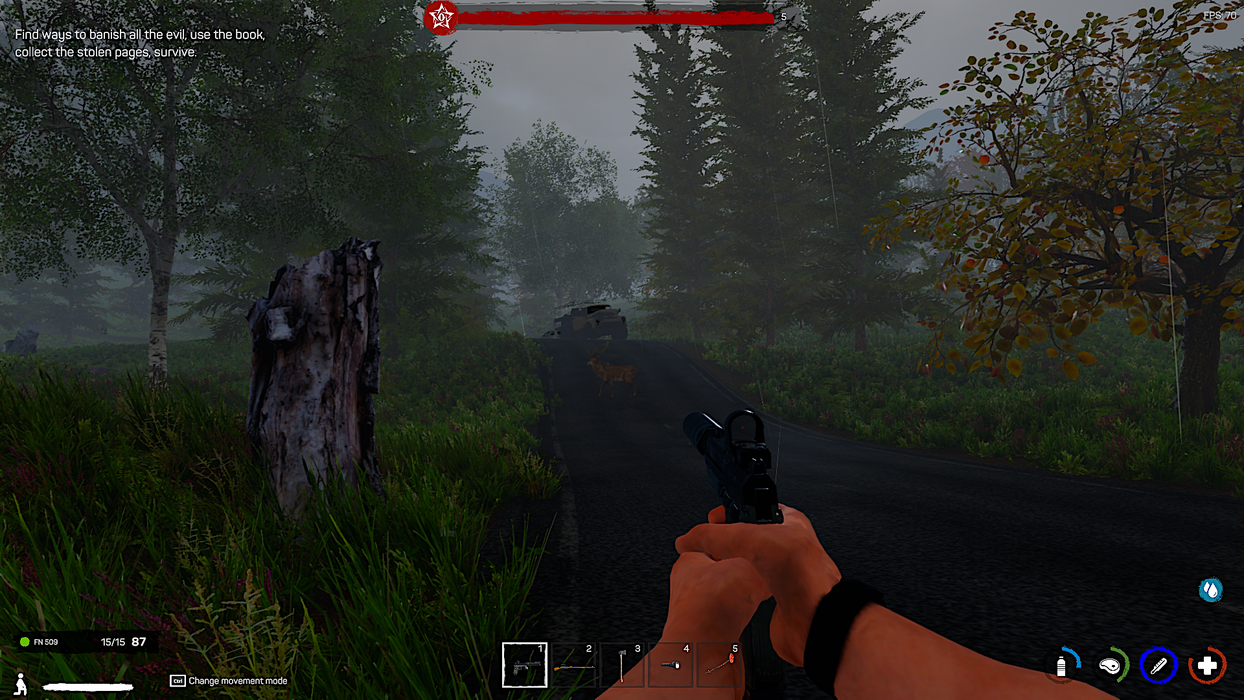Click the walking figure movement mode icon

tap(20, 684)
